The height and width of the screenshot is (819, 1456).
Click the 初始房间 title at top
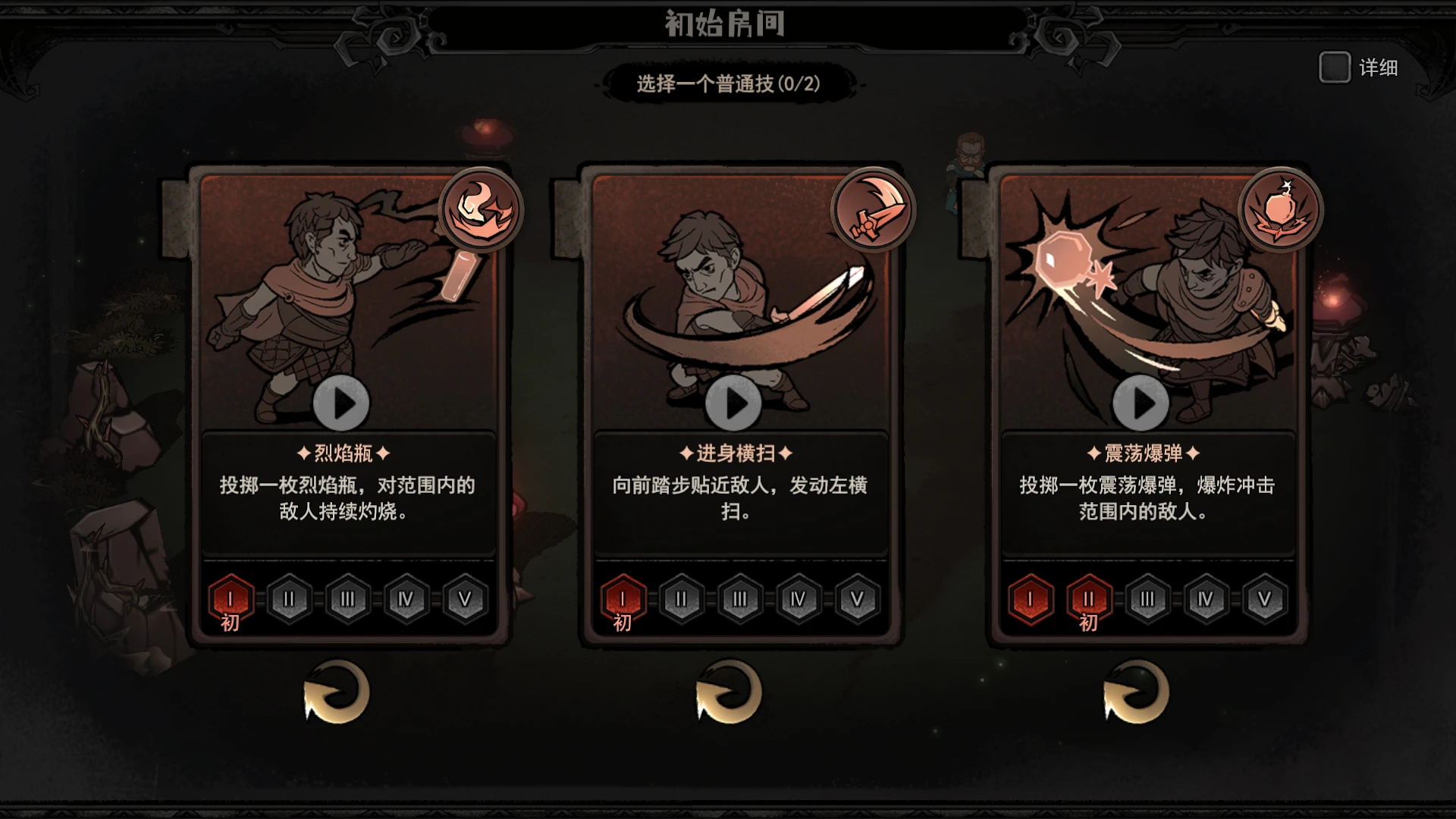(726, 23)
